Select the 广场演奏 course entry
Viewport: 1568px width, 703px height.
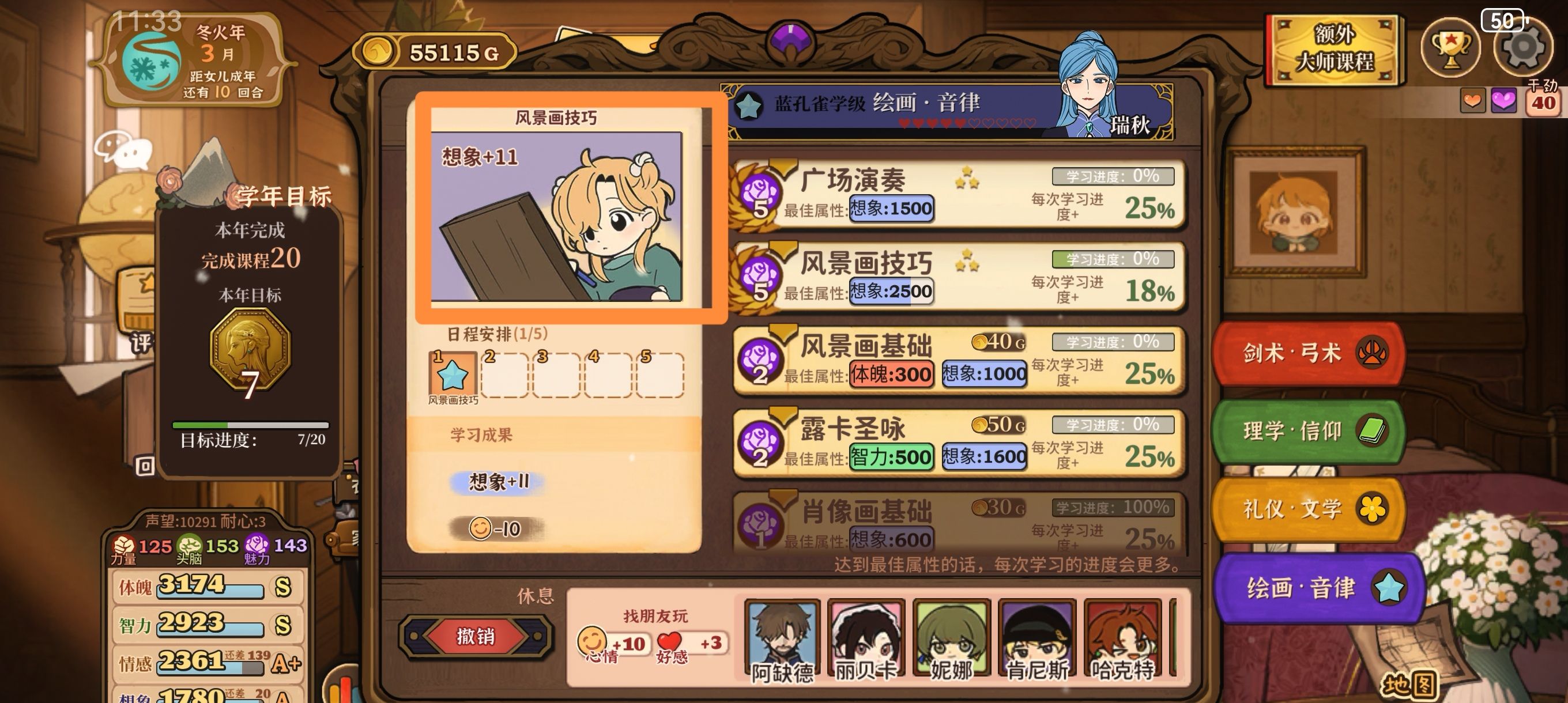(962, 198)
